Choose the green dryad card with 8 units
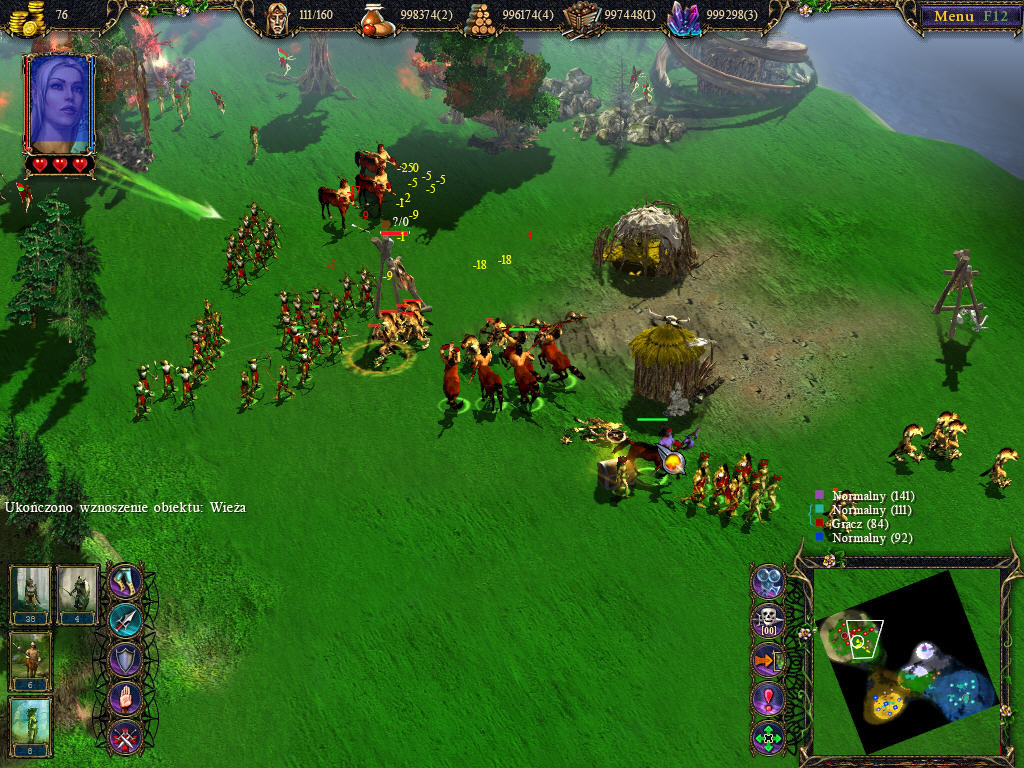This screenshot has width=1024, height=768. pos(30,726)
